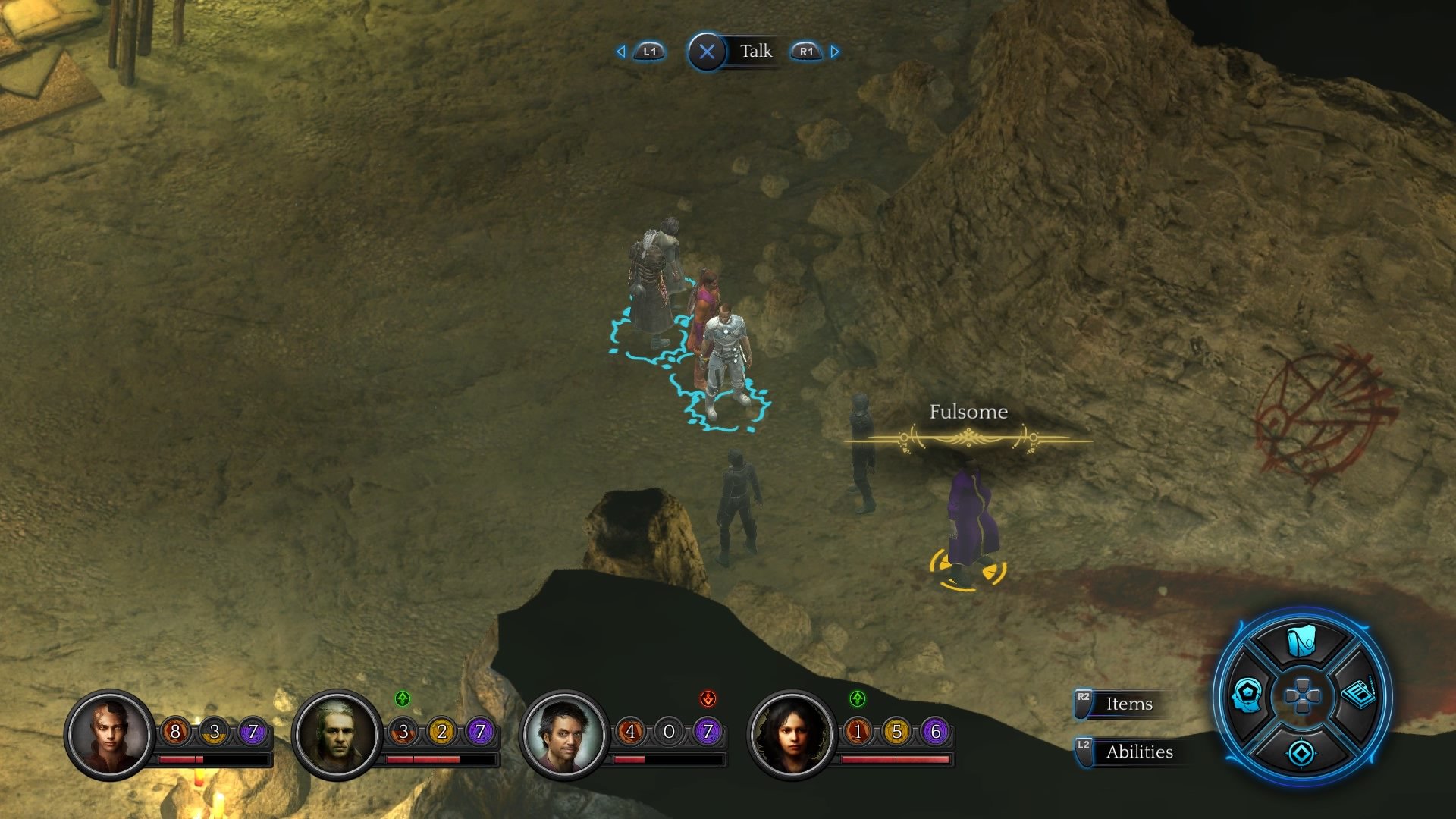Click the Fulsome name banner
Image resolution: width=1456 pixels, height=819 pixels.
[967, 413]
